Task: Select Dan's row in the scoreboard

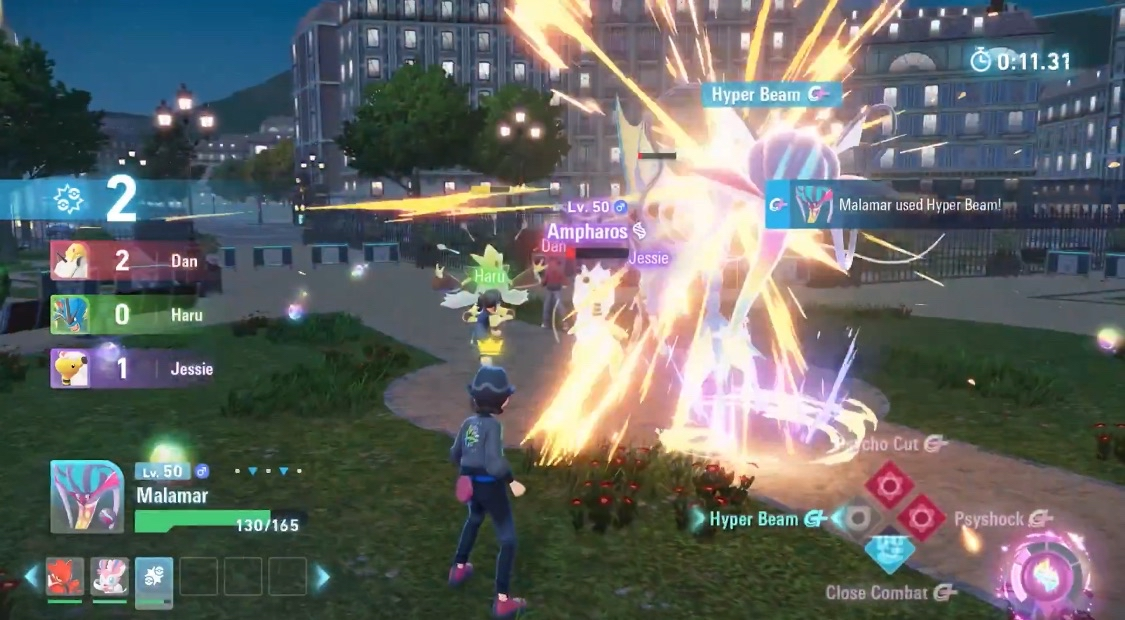Action: (135, 261)
